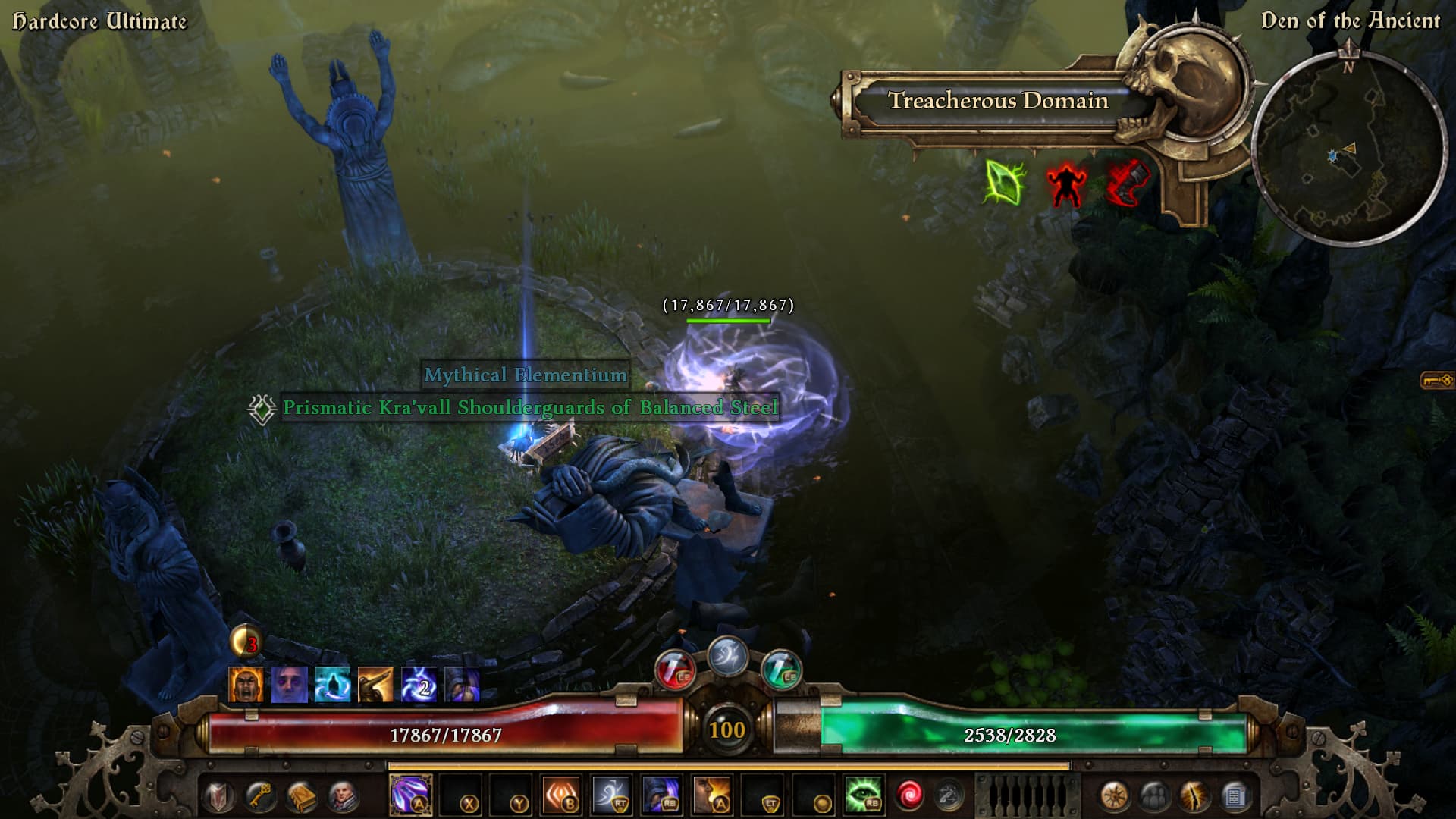The width and height of the screenshot is (1456, 819).
Task: Cast the white swirl skill in the hotbar
Action: 612,795
